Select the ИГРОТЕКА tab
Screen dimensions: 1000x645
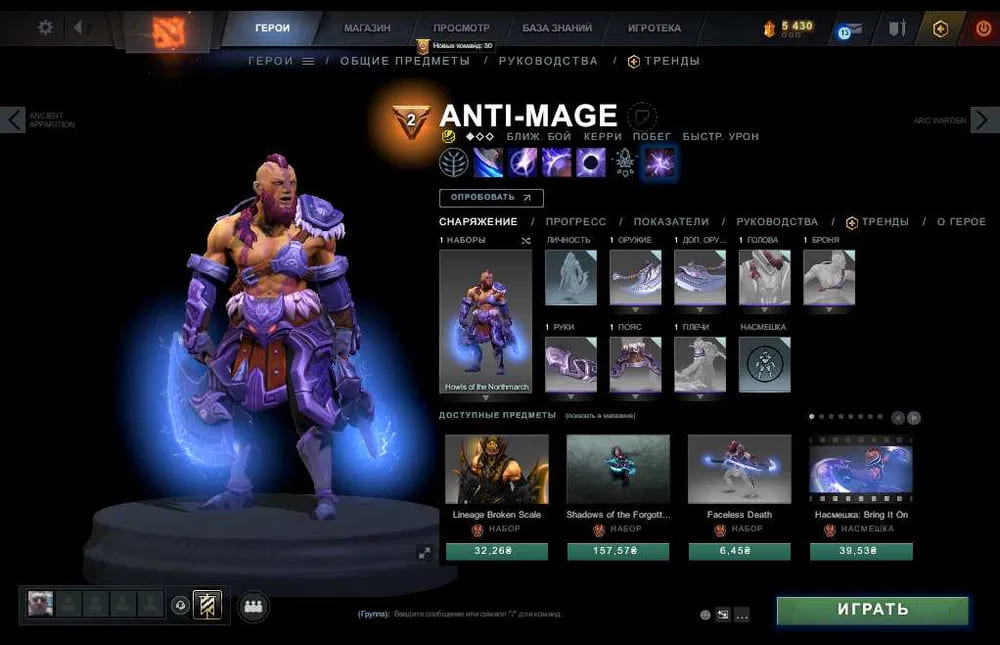(x=654, y=28)
